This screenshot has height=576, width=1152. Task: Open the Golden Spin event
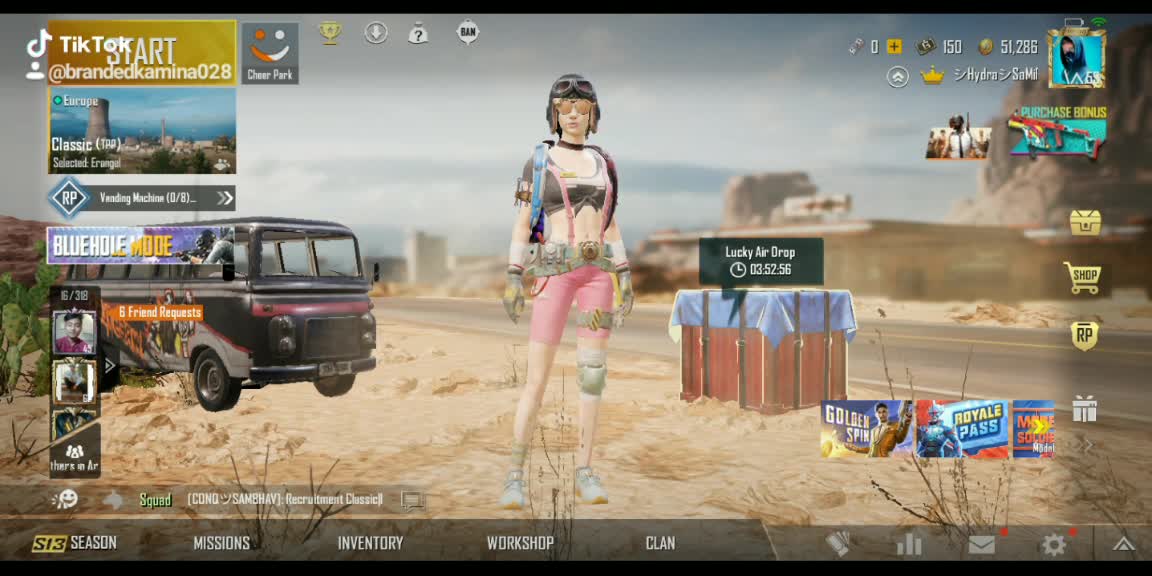pyautogui.click(x=866, y=429)
